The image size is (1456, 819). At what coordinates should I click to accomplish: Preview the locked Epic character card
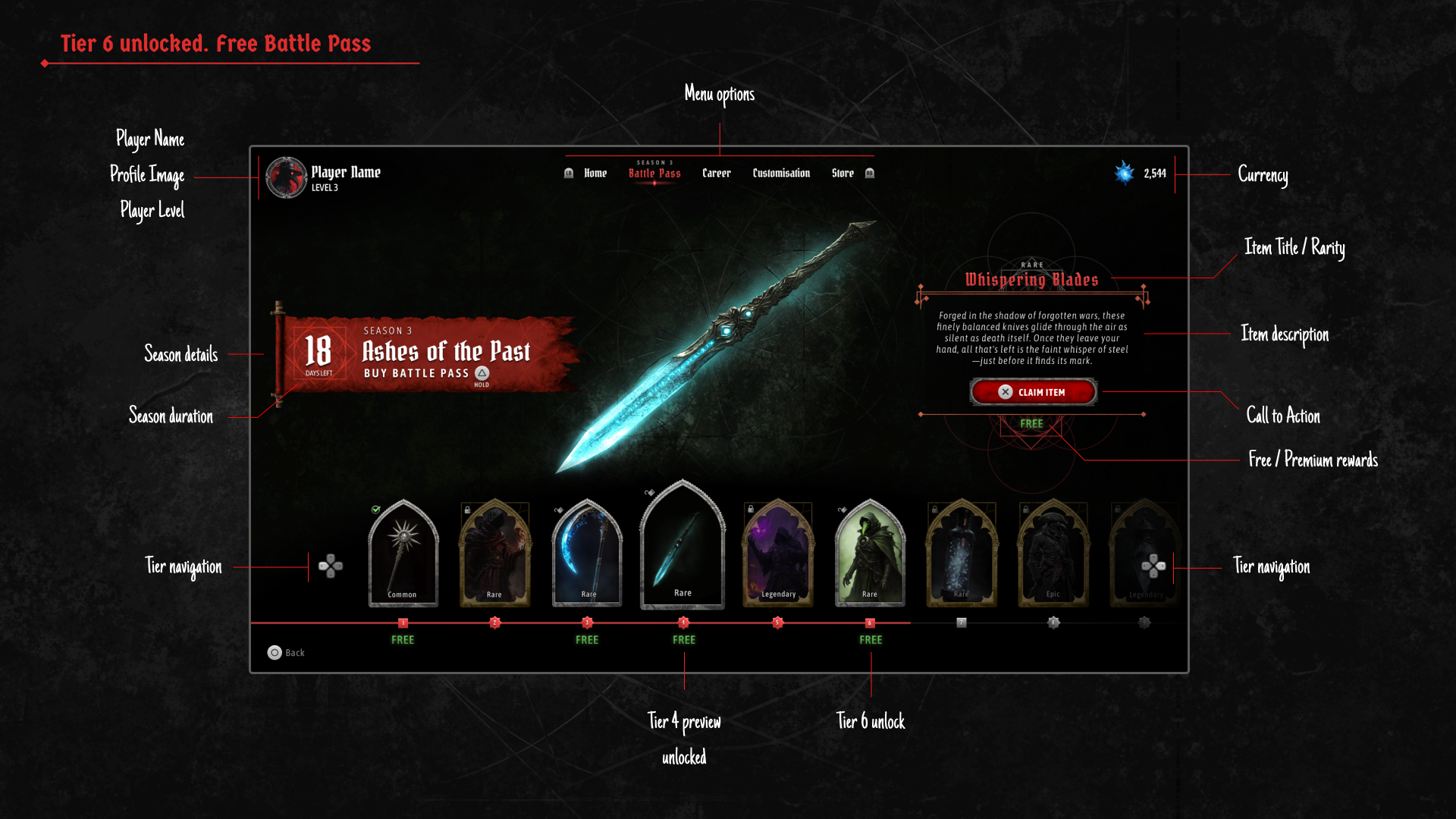[1053, 554]
